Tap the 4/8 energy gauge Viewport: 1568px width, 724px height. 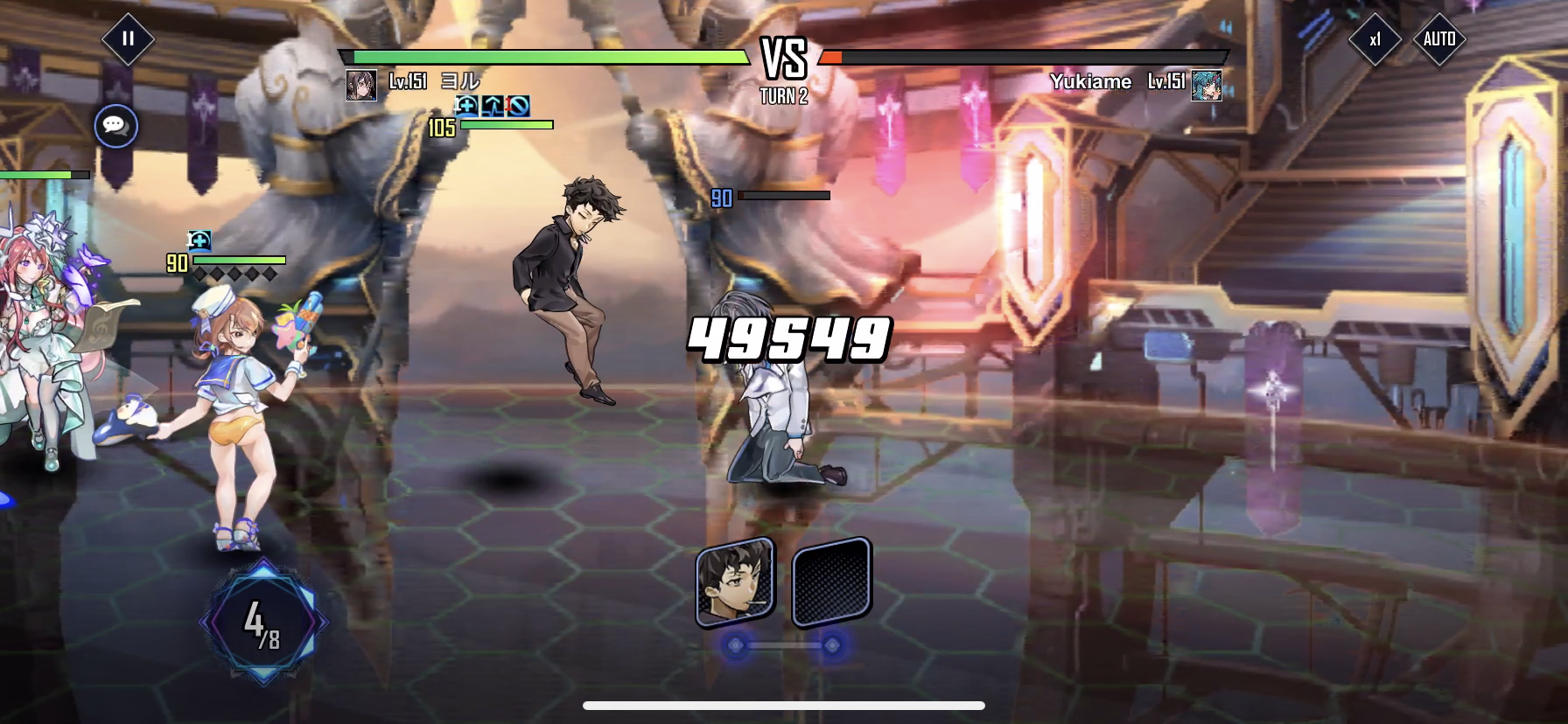pos(263,622)
